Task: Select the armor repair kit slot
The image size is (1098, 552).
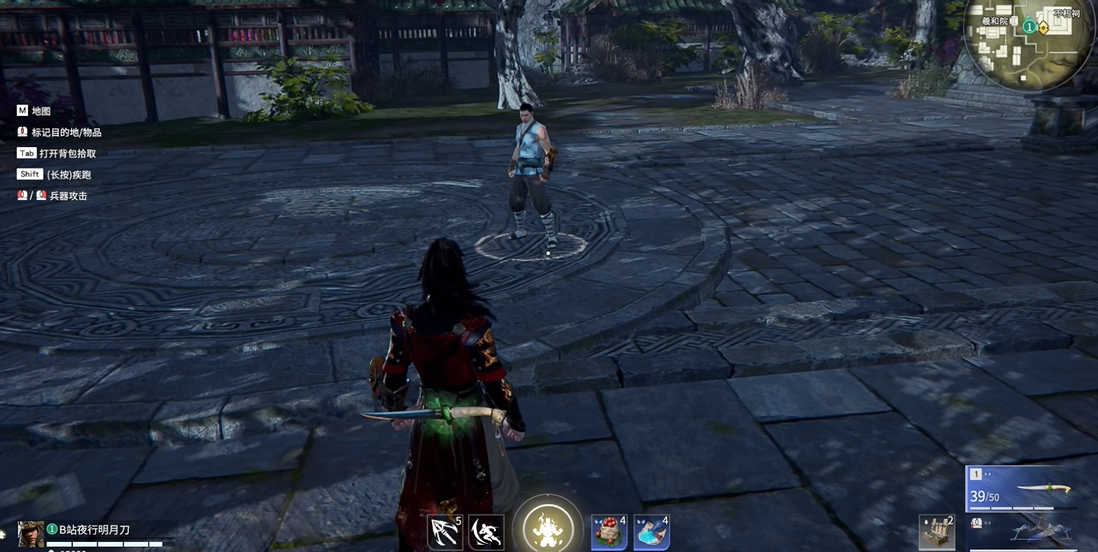Action: click(937, 532)
